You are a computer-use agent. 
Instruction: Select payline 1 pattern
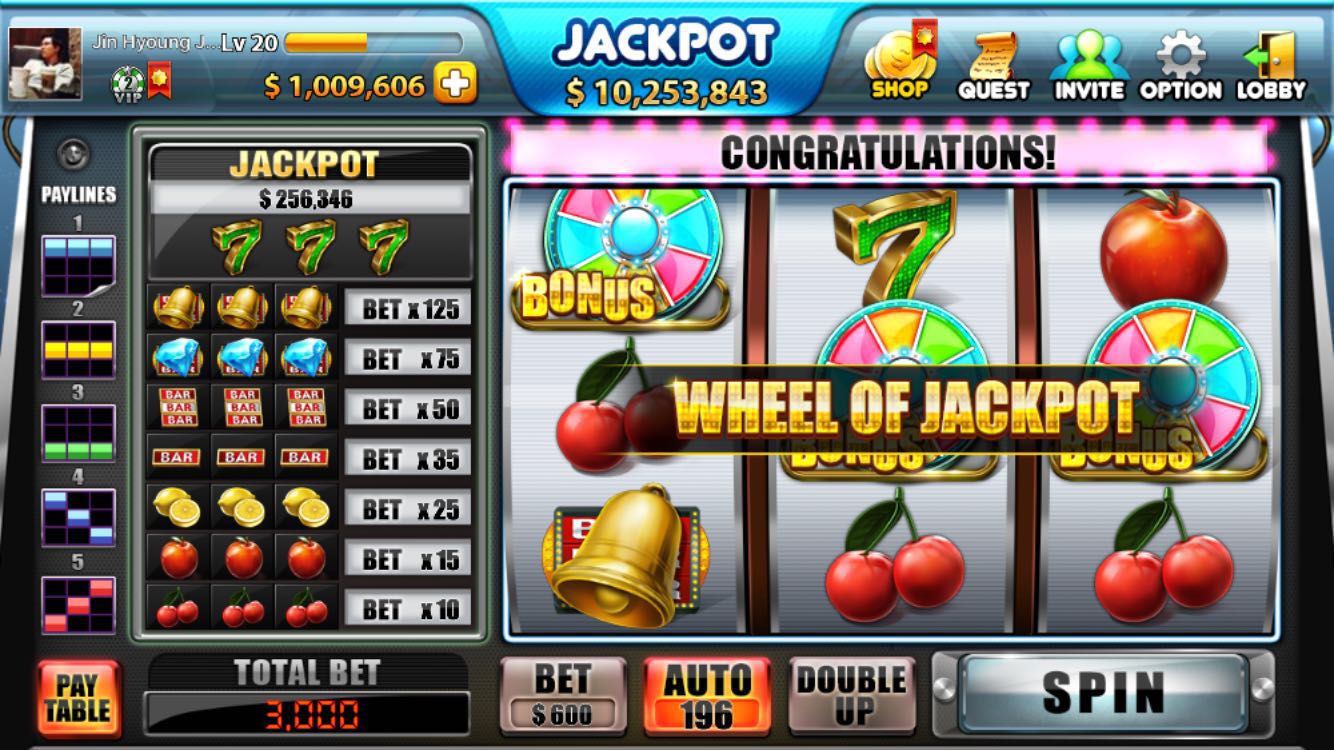[x=78, y=265]
